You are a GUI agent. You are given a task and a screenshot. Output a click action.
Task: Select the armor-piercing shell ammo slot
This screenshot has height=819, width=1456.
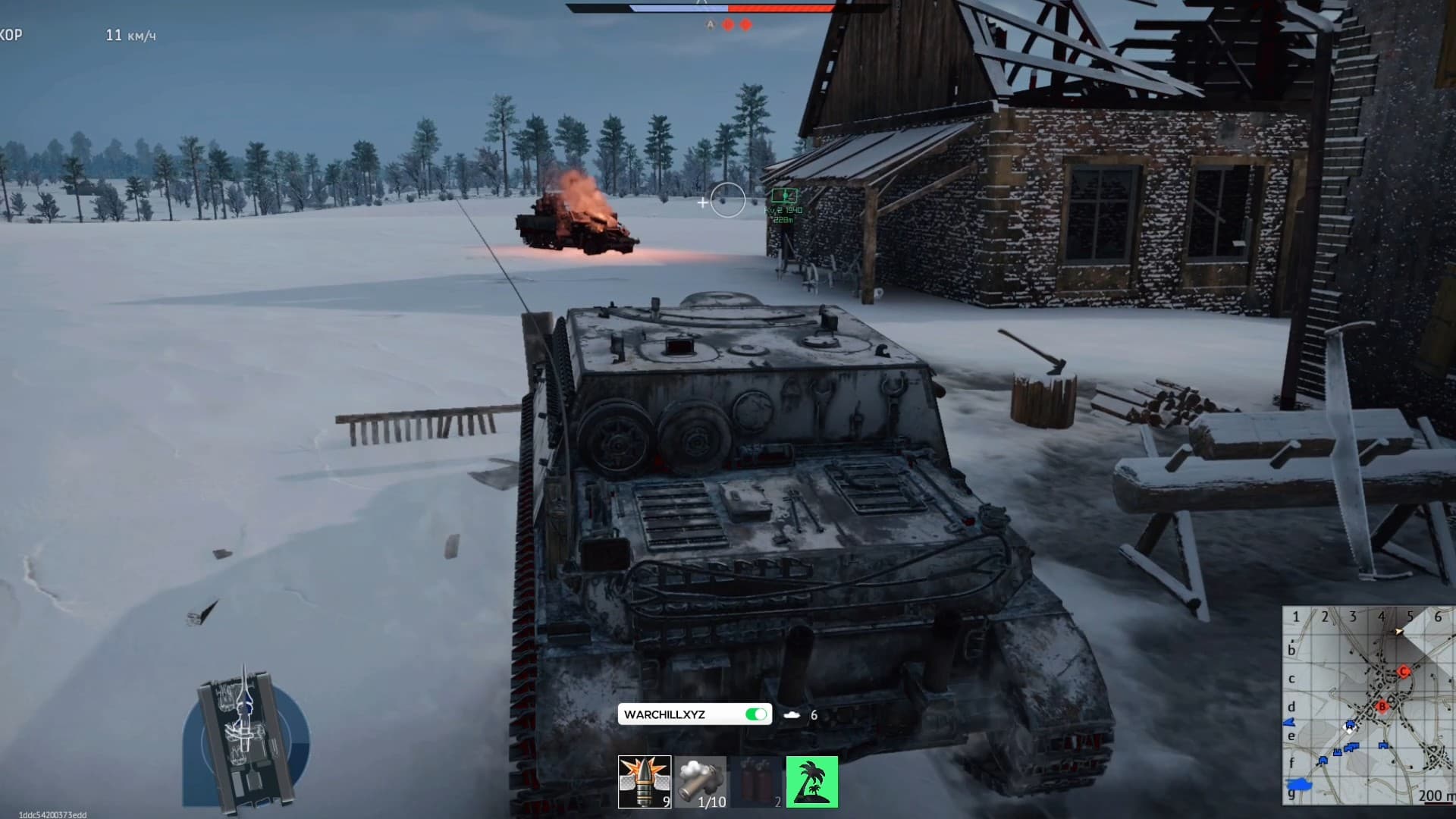644,782
